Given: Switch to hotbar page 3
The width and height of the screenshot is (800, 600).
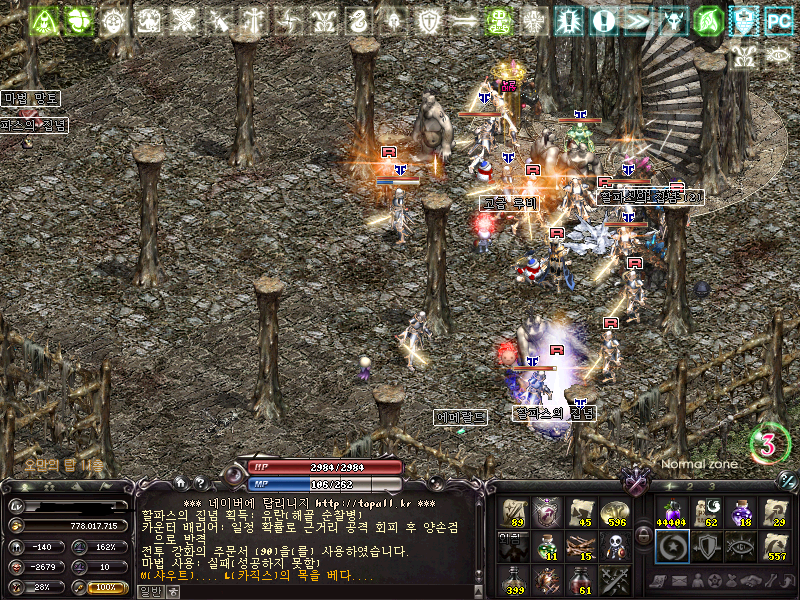Looking at the screenshot, I should click(x=711, y=486).
